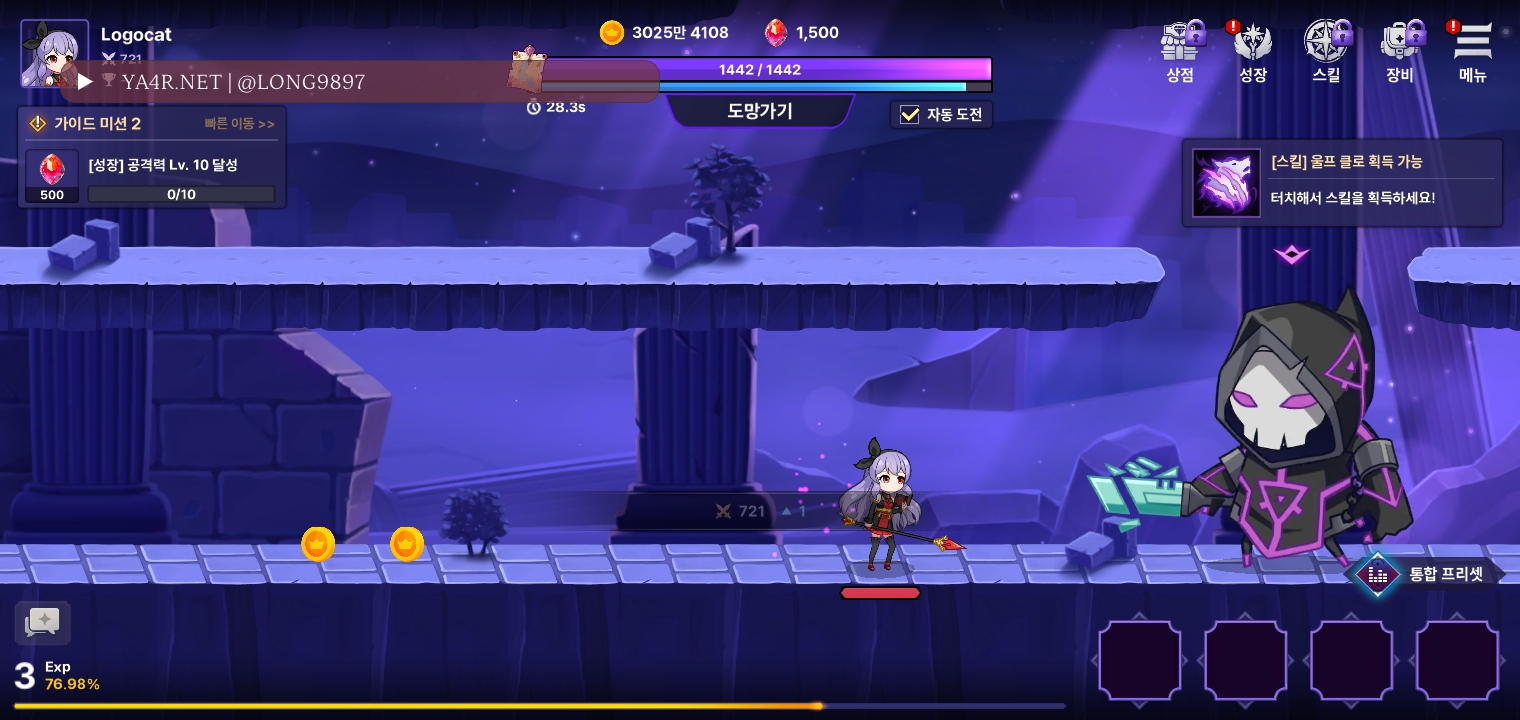Open the 성장 growth menu
Viewport: 1520px width, 720px height.
1253,51
